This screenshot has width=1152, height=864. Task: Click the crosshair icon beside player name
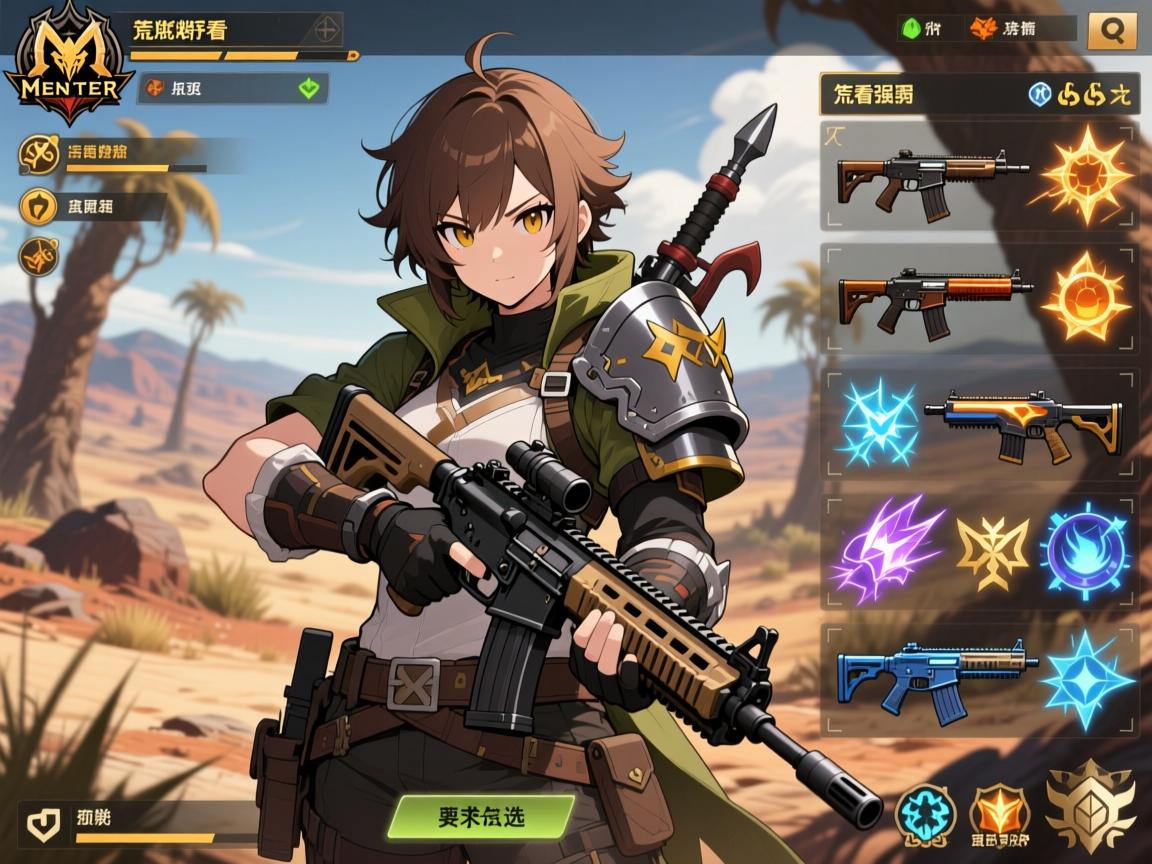click(325, 30)
